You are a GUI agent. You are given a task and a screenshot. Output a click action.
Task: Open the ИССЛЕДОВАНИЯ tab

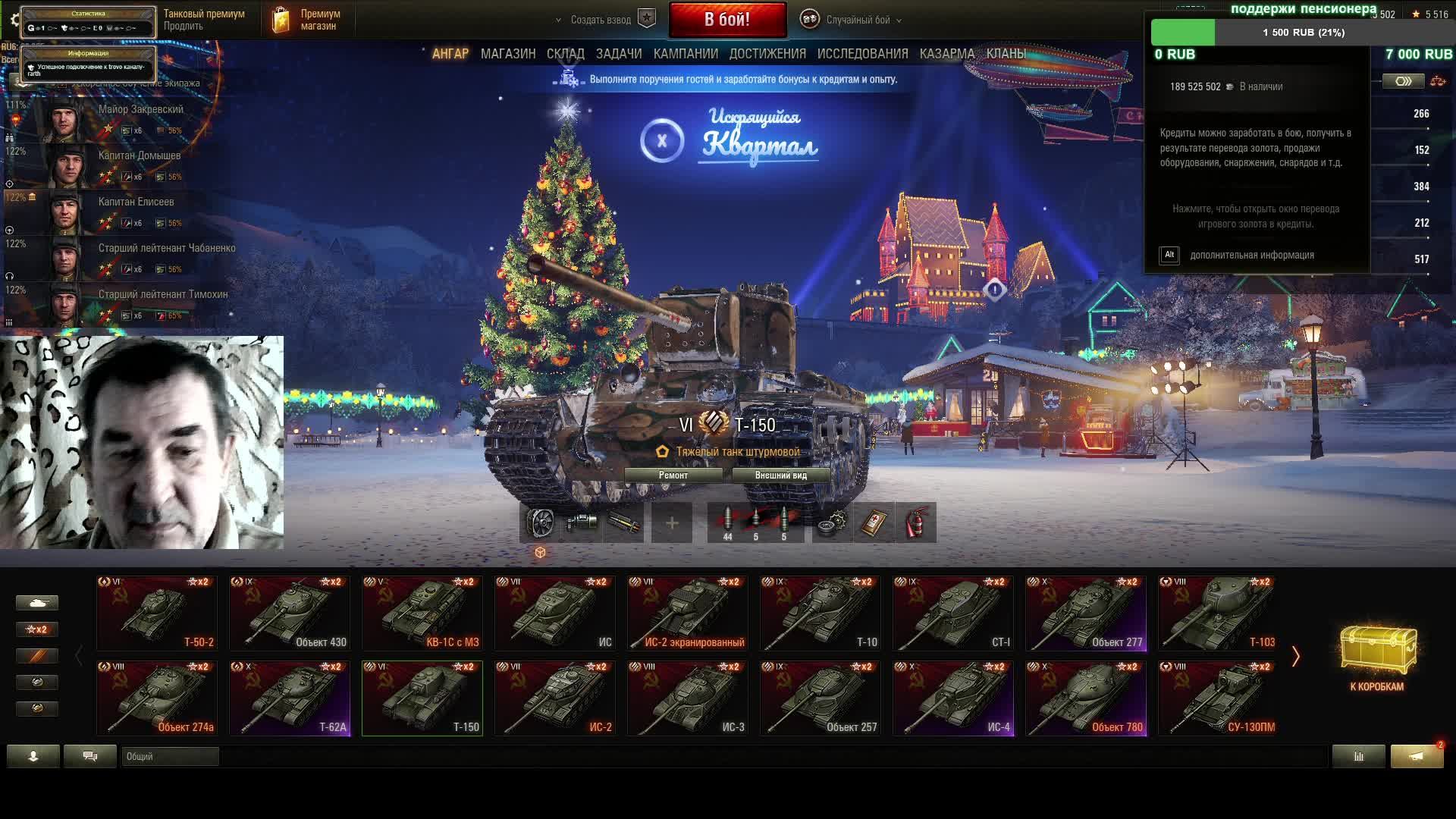point(862,54)
